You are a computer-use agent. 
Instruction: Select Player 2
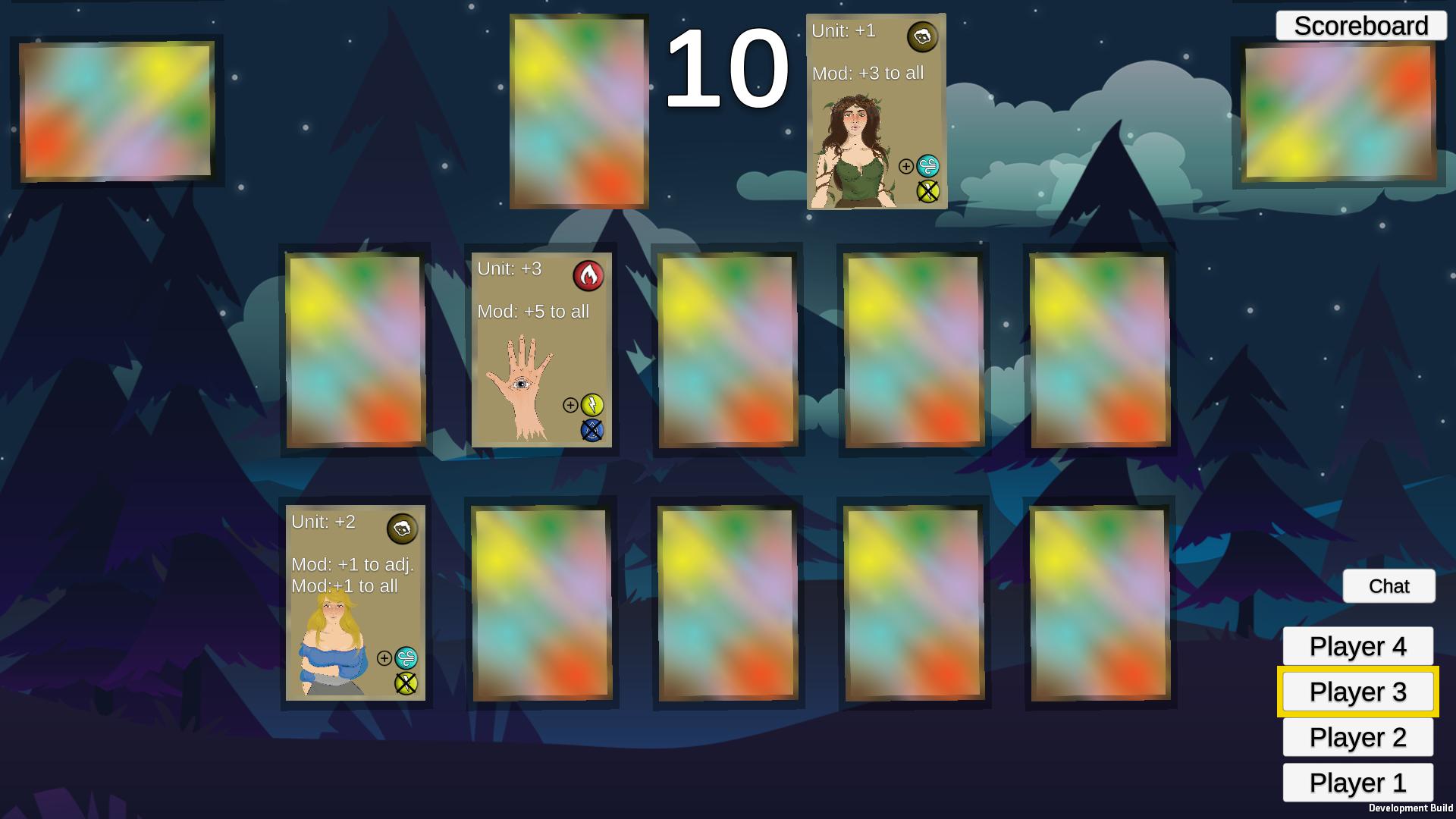pyautogui.click(x=1357, y=737)
